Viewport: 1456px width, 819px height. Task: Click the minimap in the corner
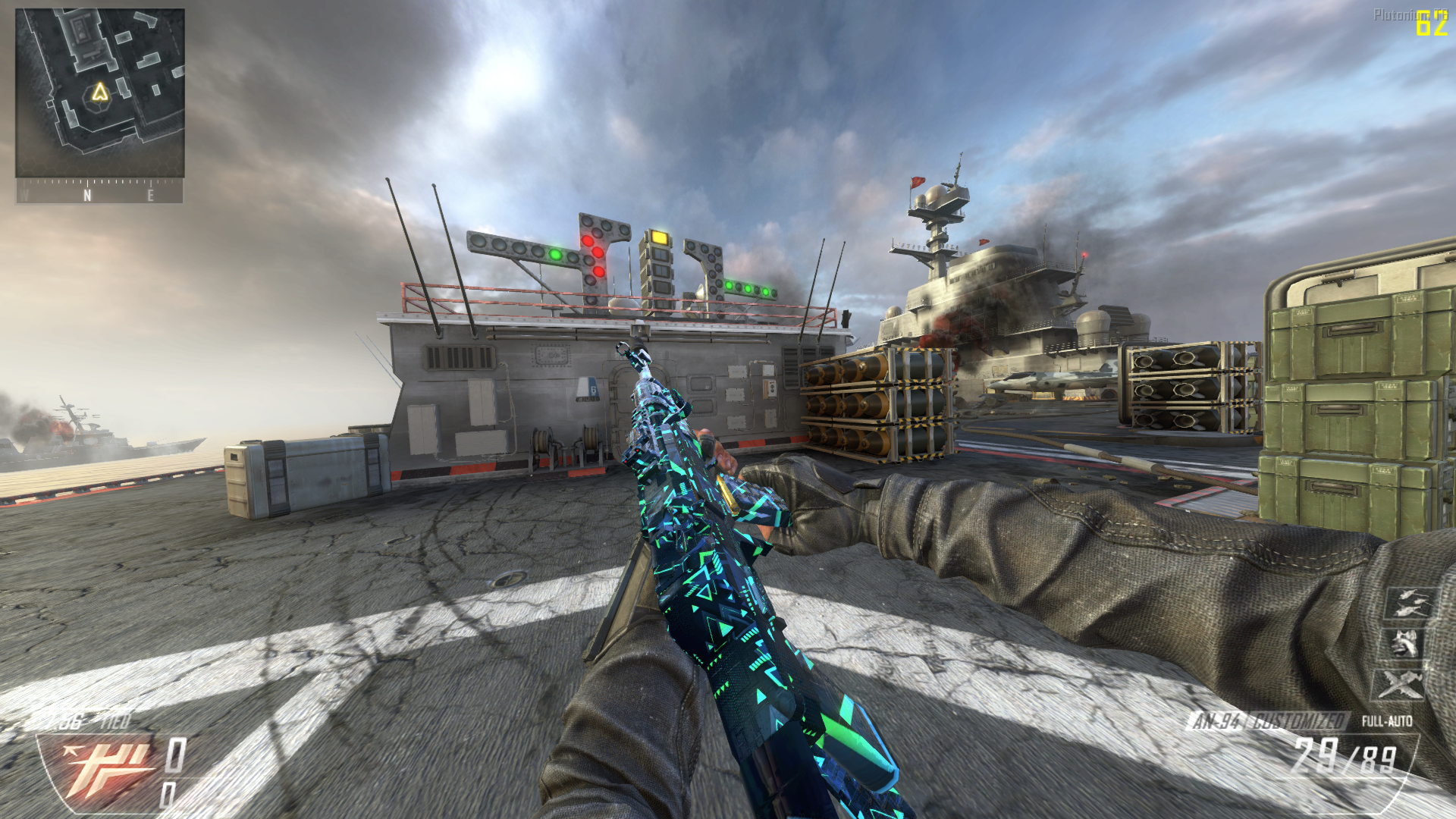pos(100,93)
